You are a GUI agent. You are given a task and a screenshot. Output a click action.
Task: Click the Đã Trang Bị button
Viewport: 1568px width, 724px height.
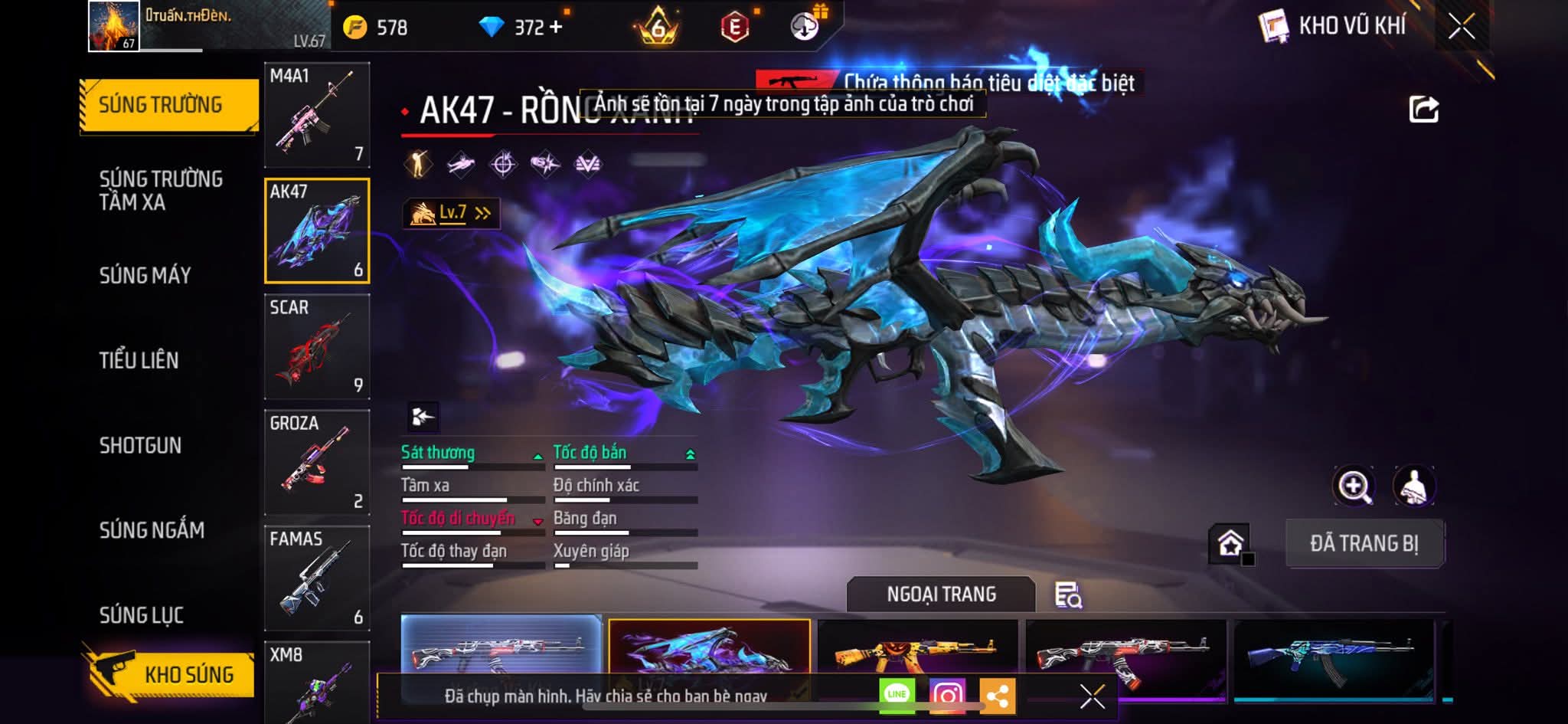pyautogui.click(x=1364, y=544)
